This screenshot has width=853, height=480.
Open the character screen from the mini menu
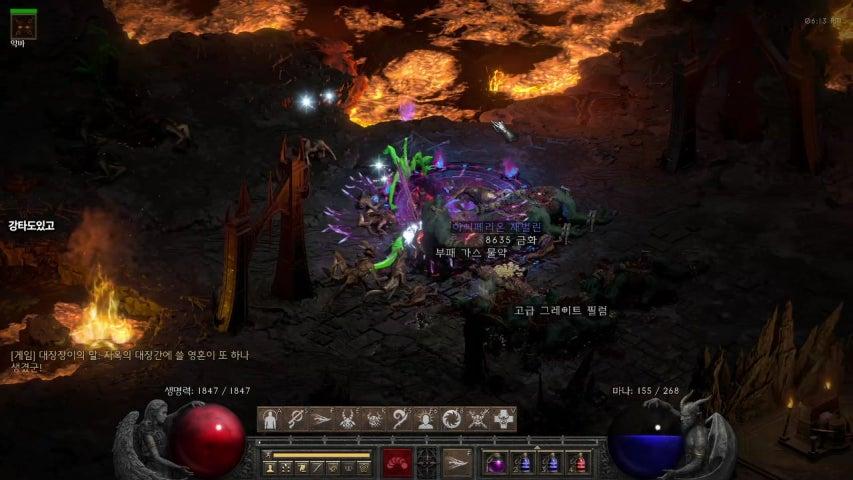click(x=270, y=467)
